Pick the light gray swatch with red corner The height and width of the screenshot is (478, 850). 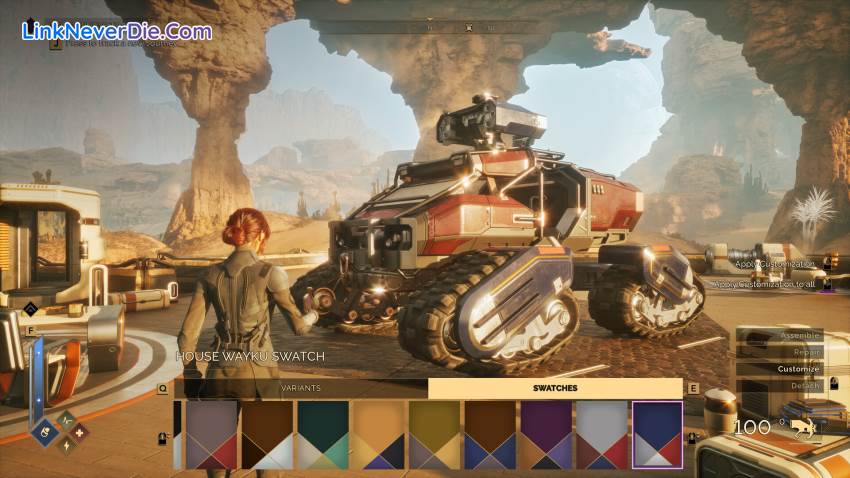click(x=602, y=435)
